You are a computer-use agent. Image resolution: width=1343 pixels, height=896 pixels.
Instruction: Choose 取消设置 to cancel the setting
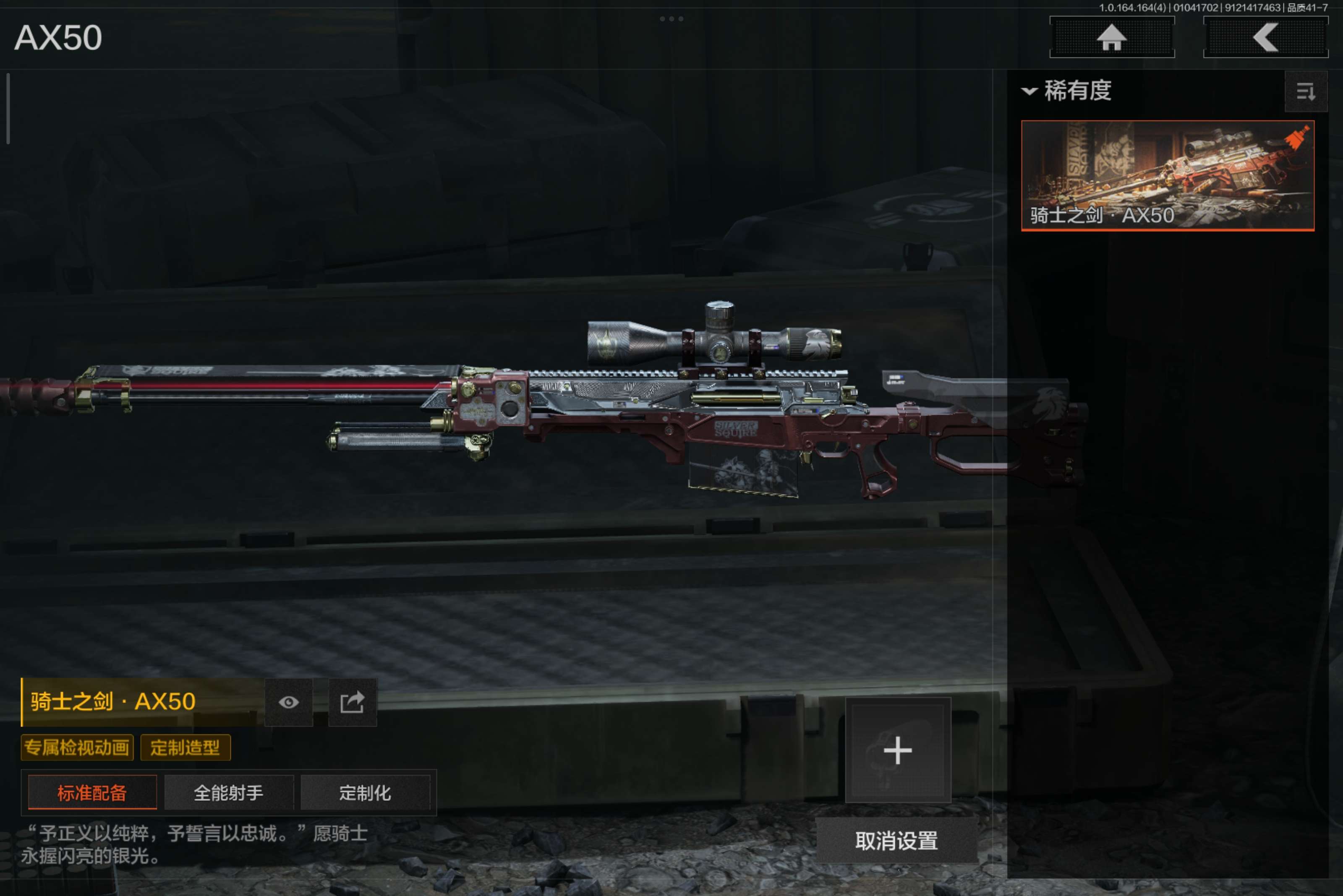pos(896,841)
